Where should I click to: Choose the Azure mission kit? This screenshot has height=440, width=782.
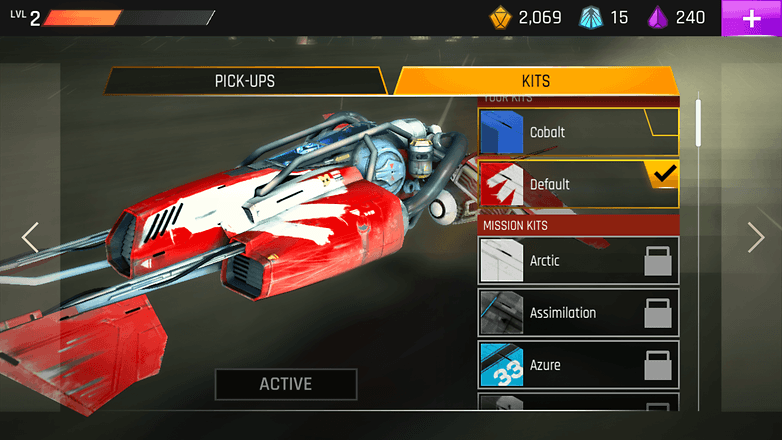pyautogui.click(x=578, y=365)
